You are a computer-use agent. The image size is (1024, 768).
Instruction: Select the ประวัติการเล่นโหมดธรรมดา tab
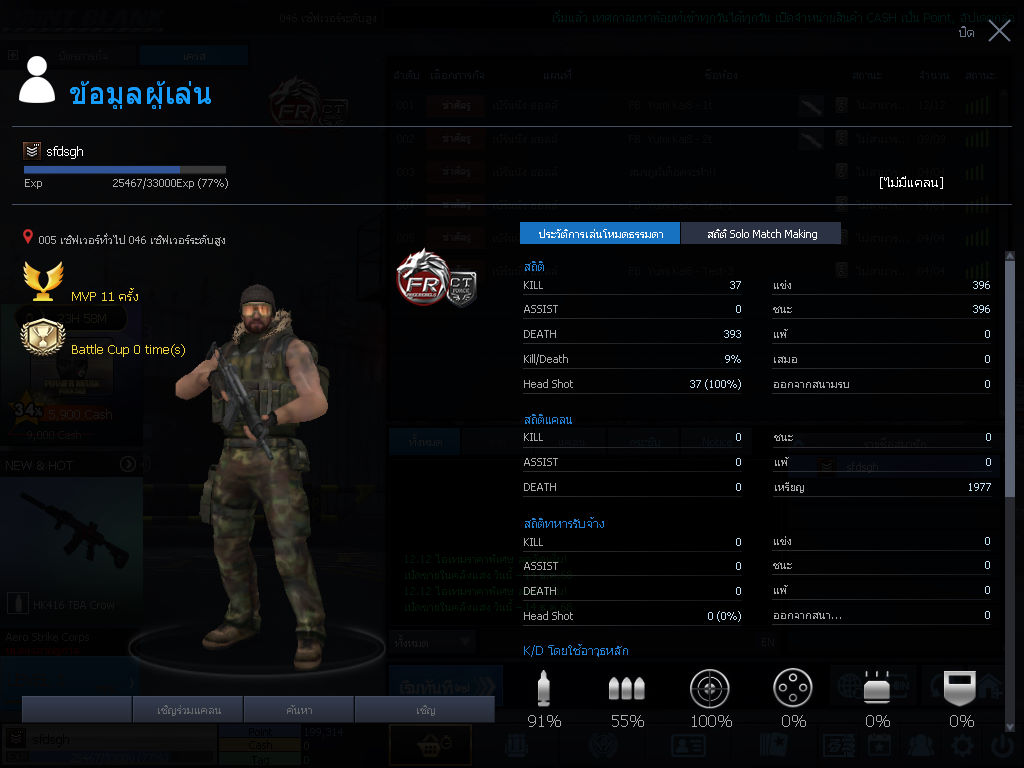point(600,234)
